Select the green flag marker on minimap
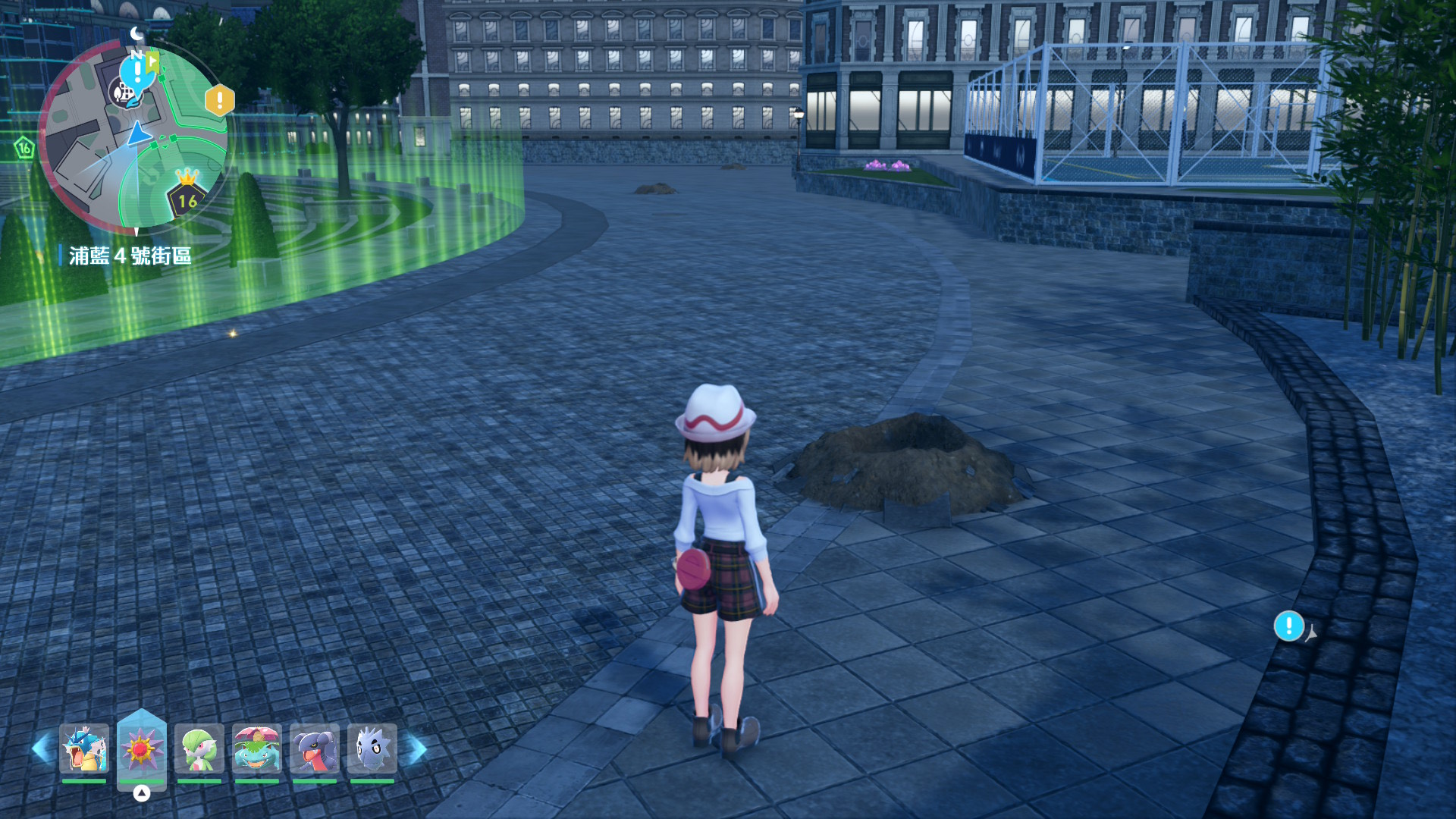Viewport: 1456px width, 819px height. click(153, 61)
